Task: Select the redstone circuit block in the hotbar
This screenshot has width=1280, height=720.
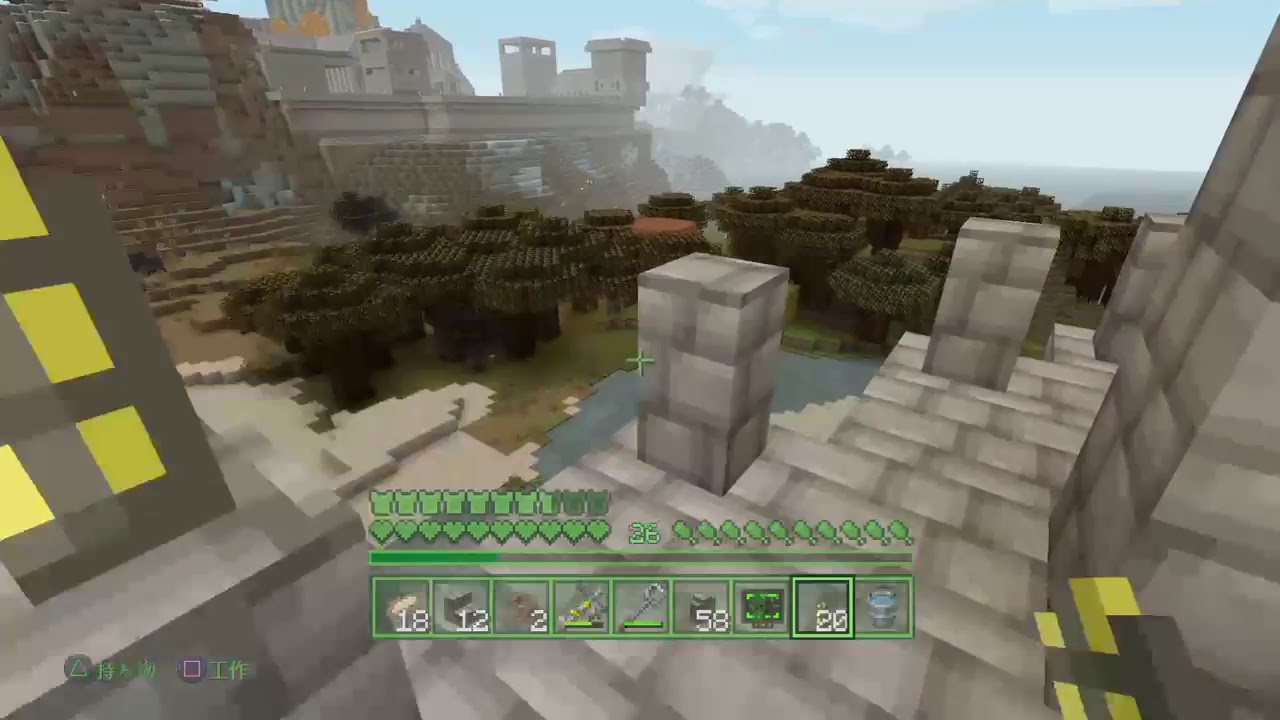Action: tap(762, 605)
